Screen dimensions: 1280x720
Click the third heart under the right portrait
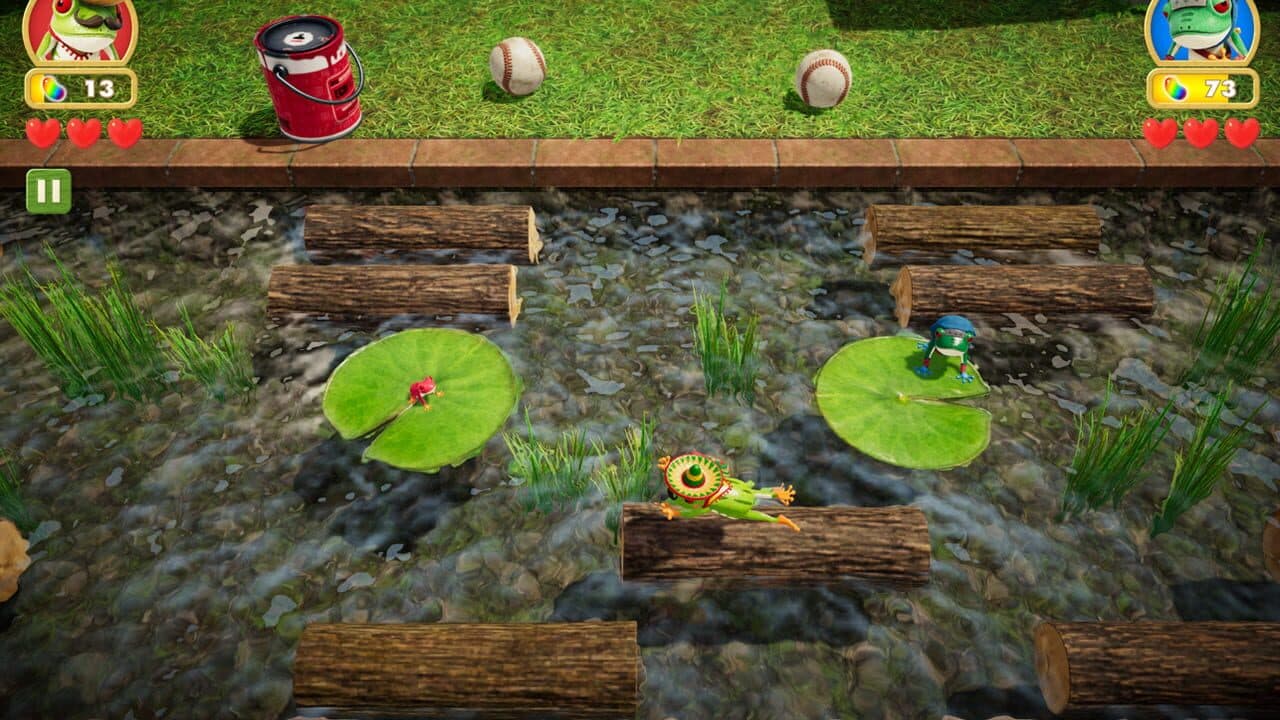click(x=1240, y=129)
